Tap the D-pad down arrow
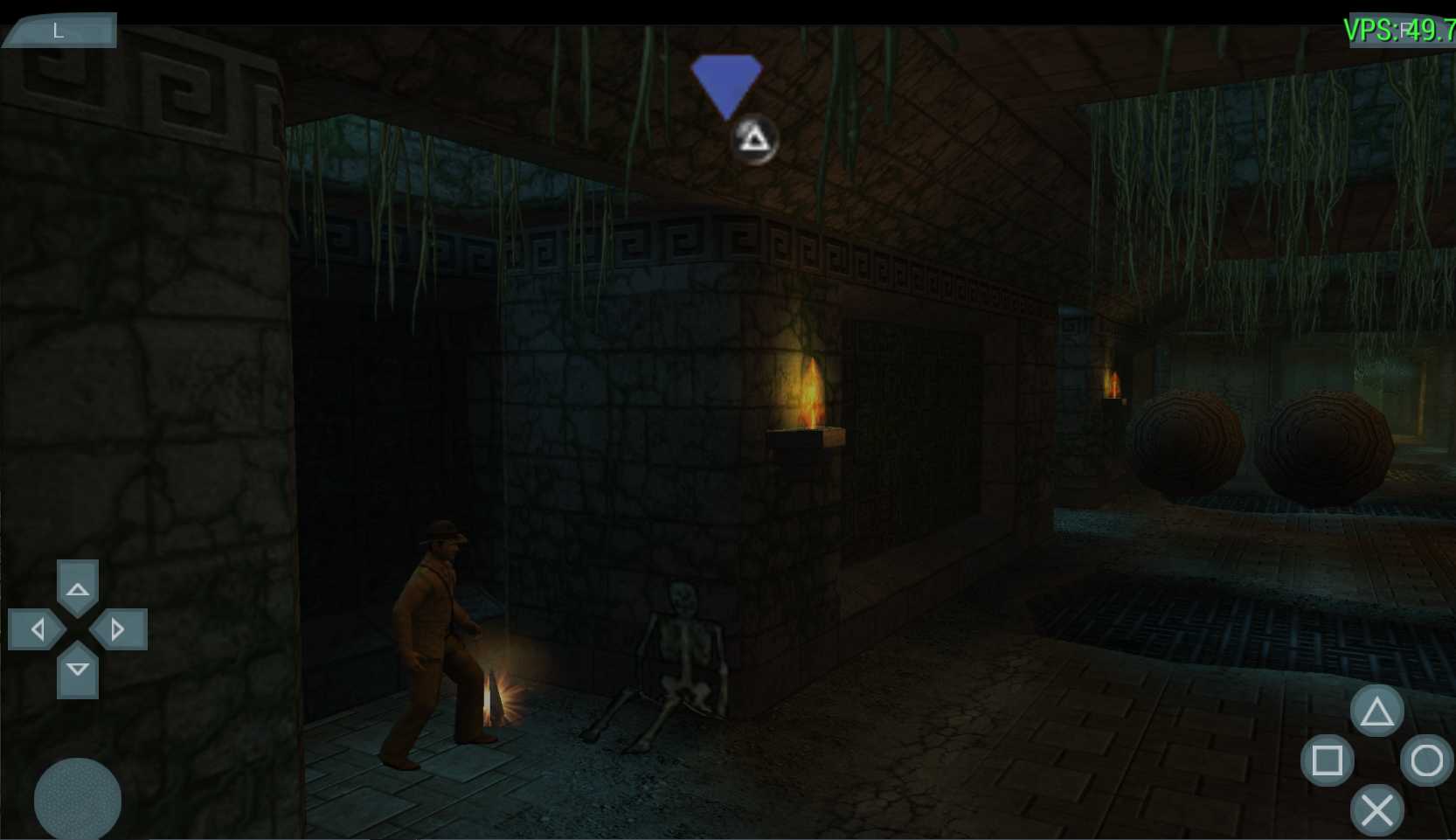Viewport: 1456px width, 840px height. click(x=78, y=670)
